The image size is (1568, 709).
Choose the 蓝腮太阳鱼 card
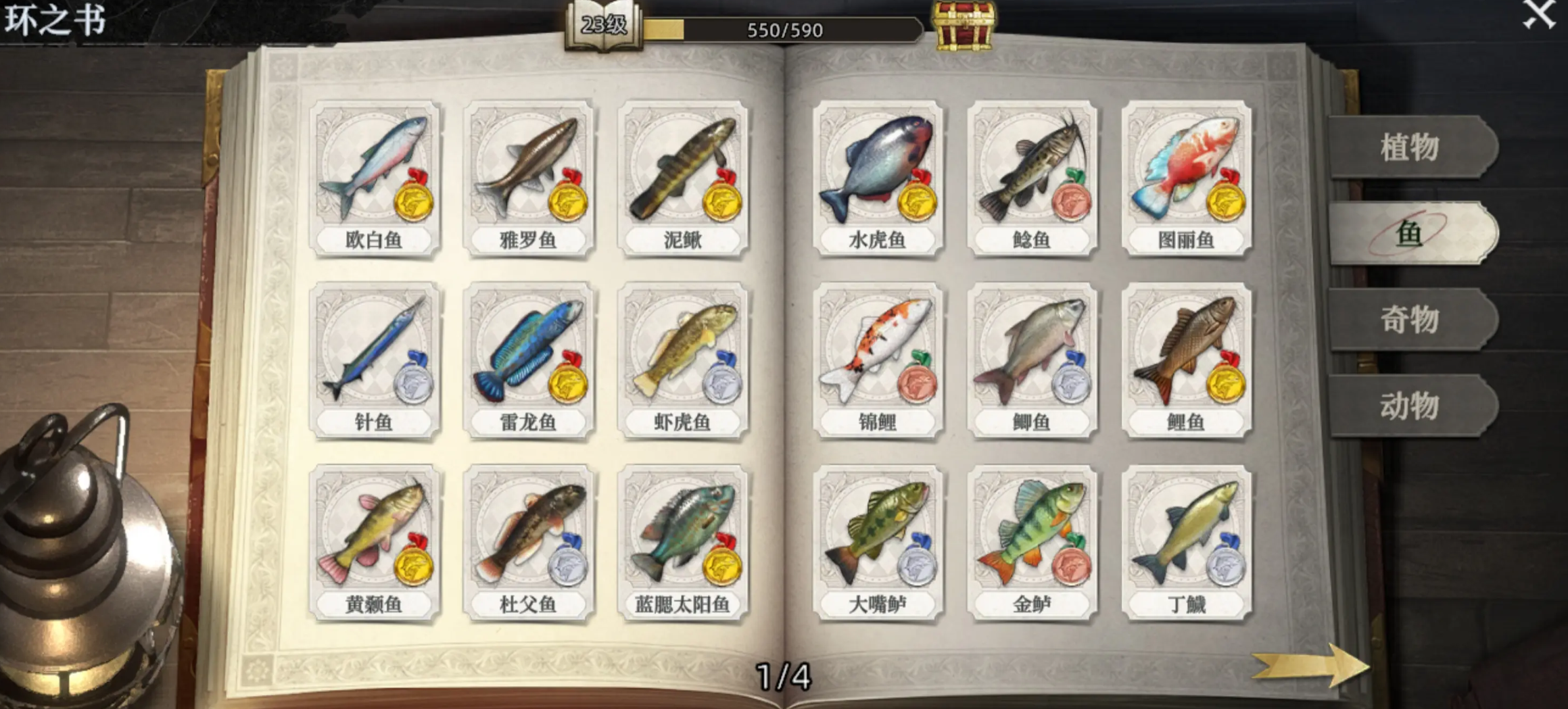(683, 543)
